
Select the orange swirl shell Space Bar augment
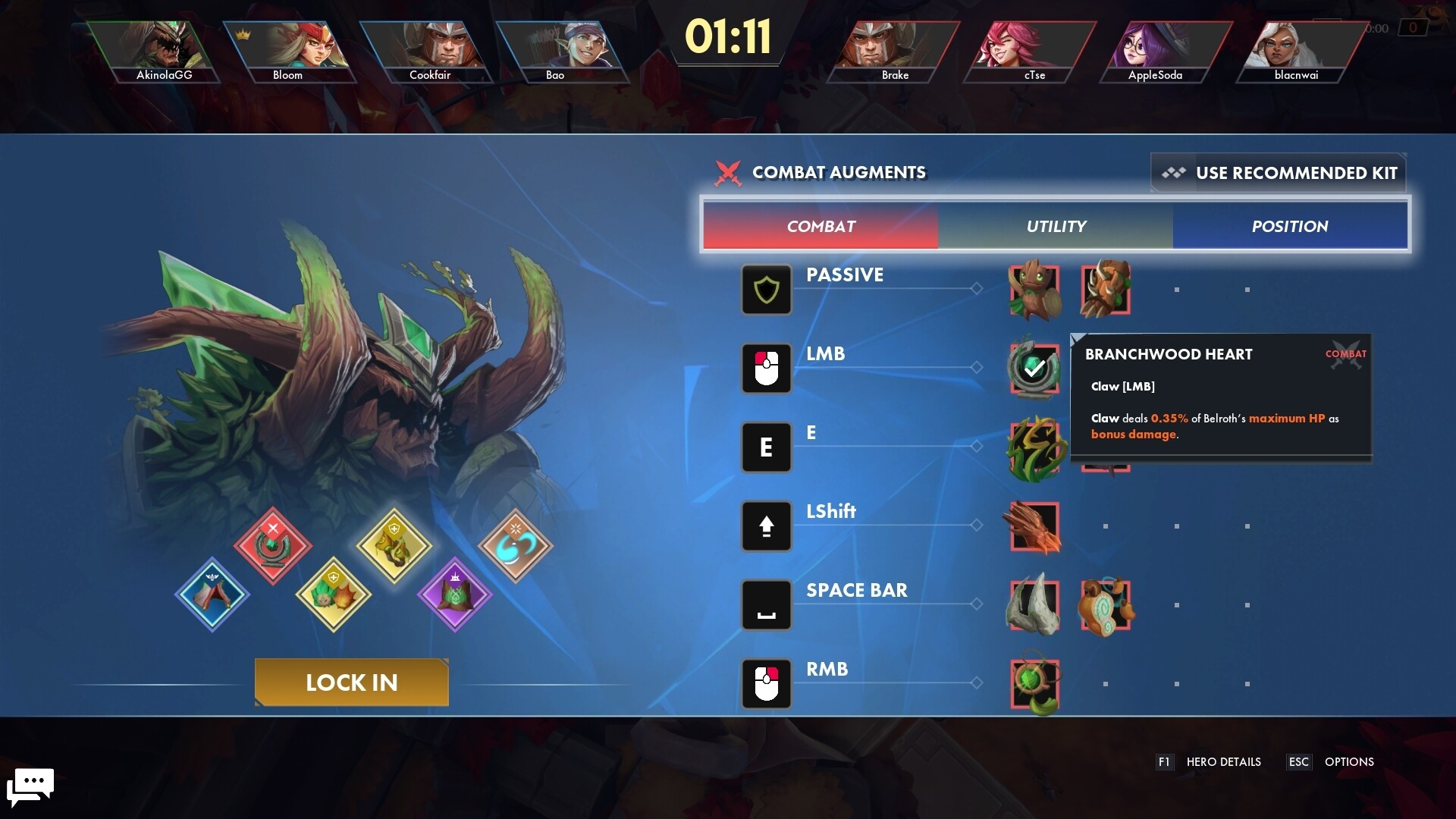coord(1105,605)
